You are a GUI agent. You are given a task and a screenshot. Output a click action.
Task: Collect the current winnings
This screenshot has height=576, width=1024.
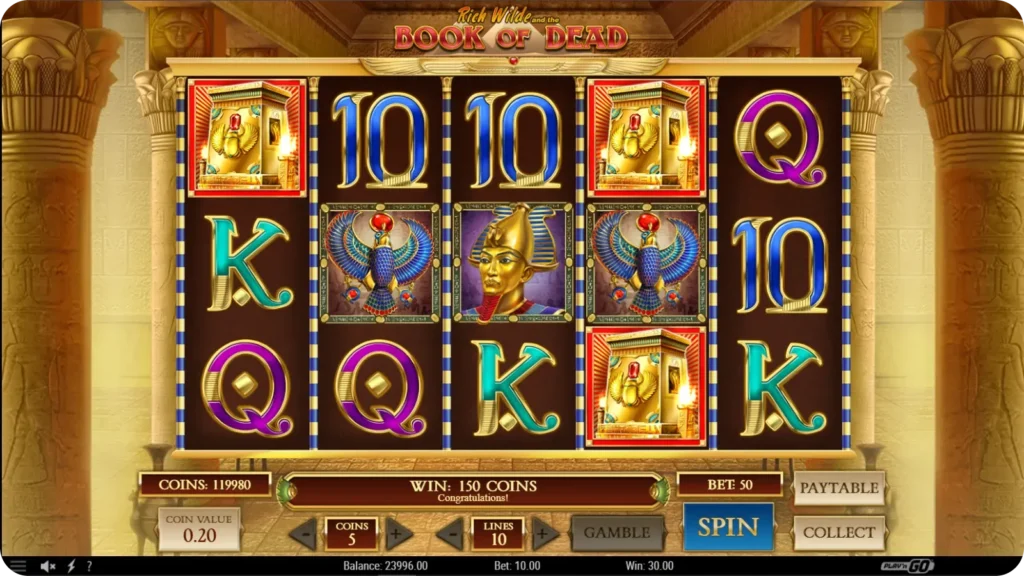pos(838,532)
